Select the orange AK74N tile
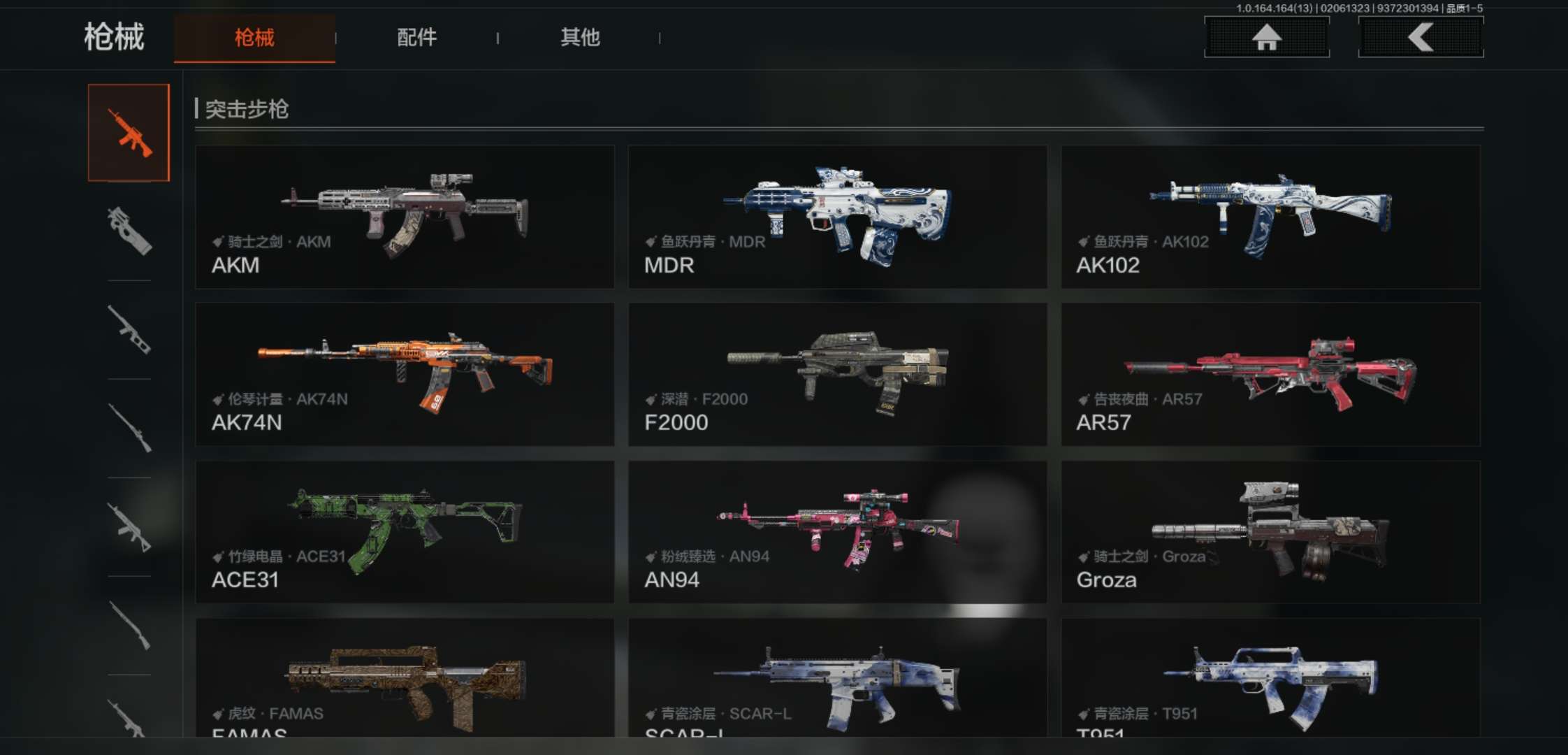This screenshot has width=1568, height=755. tap(405, 374)
